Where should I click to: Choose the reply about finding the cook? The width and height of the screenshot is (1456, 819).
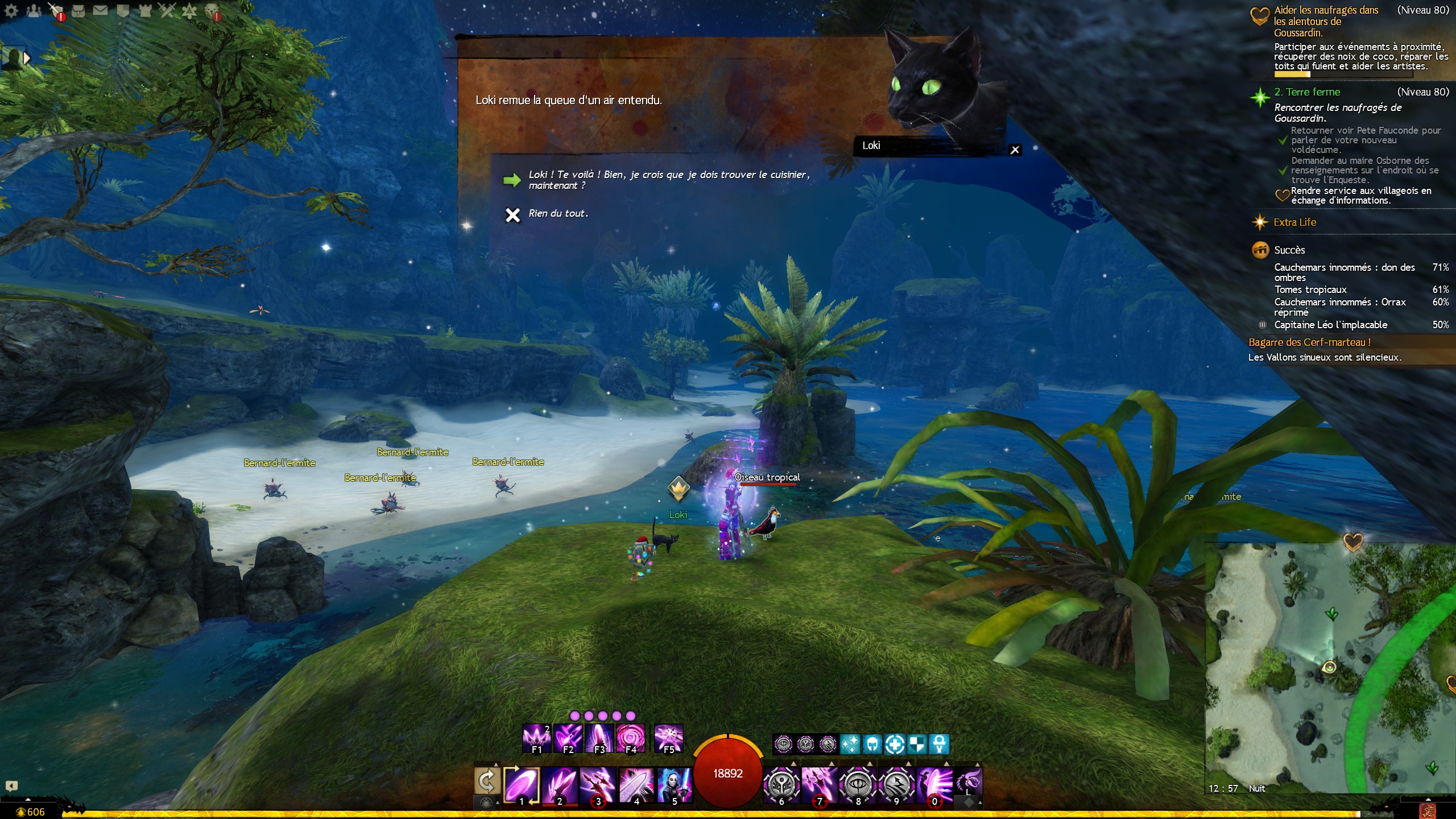coord(668,180)
